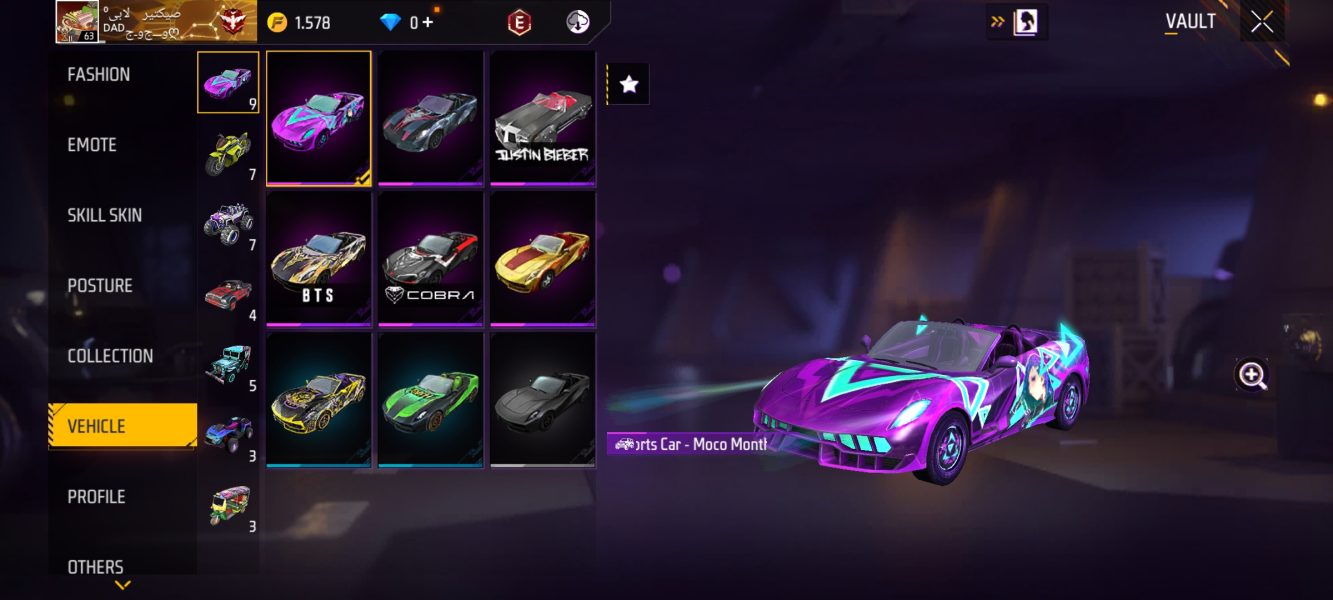This screenshot has height=600, width=1333.
Task: Go to the Collection category
Action: (110, 356)
